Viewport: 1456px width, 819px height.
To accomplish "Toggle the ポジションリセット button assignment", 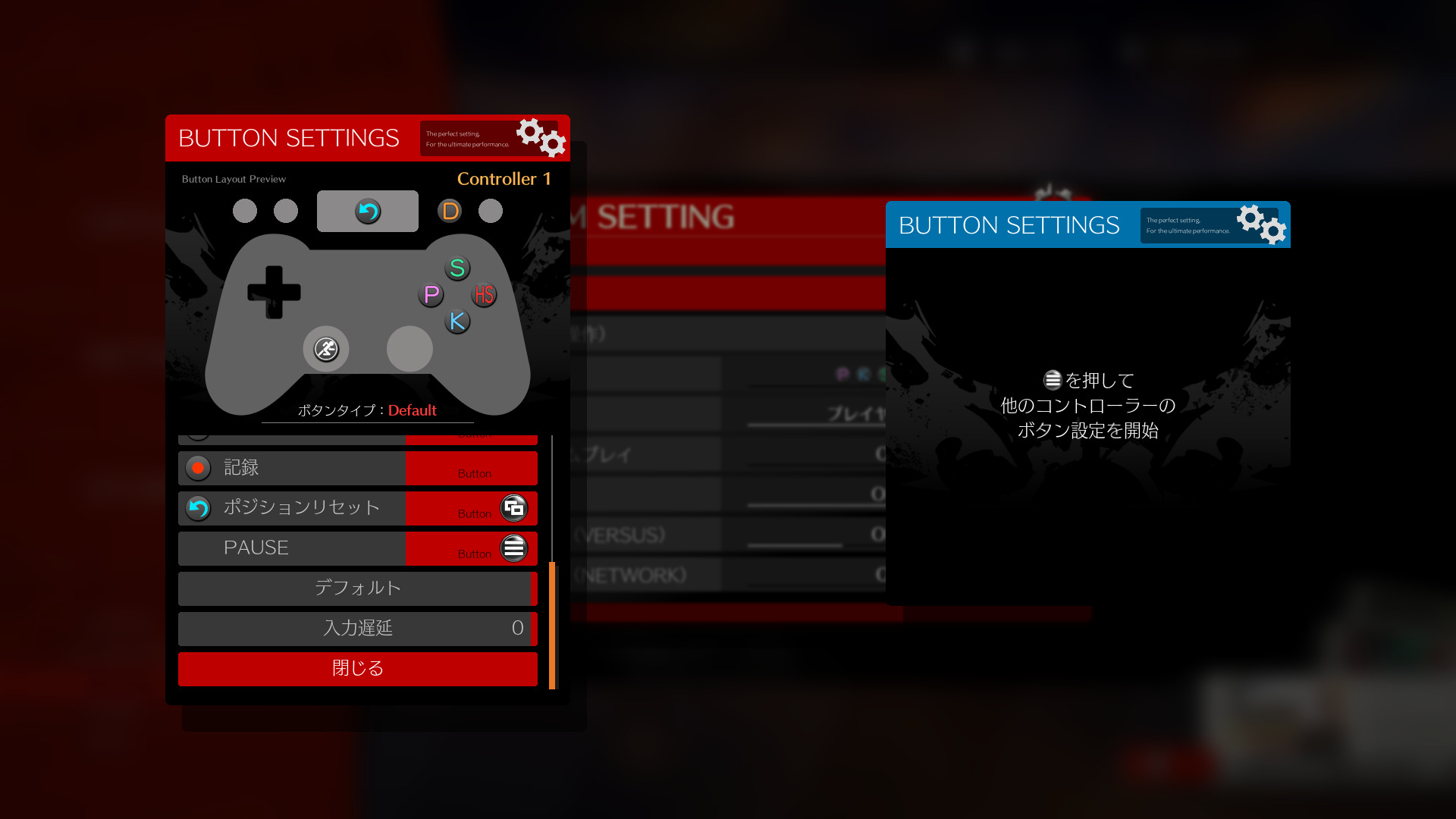I will pos(472,509).
